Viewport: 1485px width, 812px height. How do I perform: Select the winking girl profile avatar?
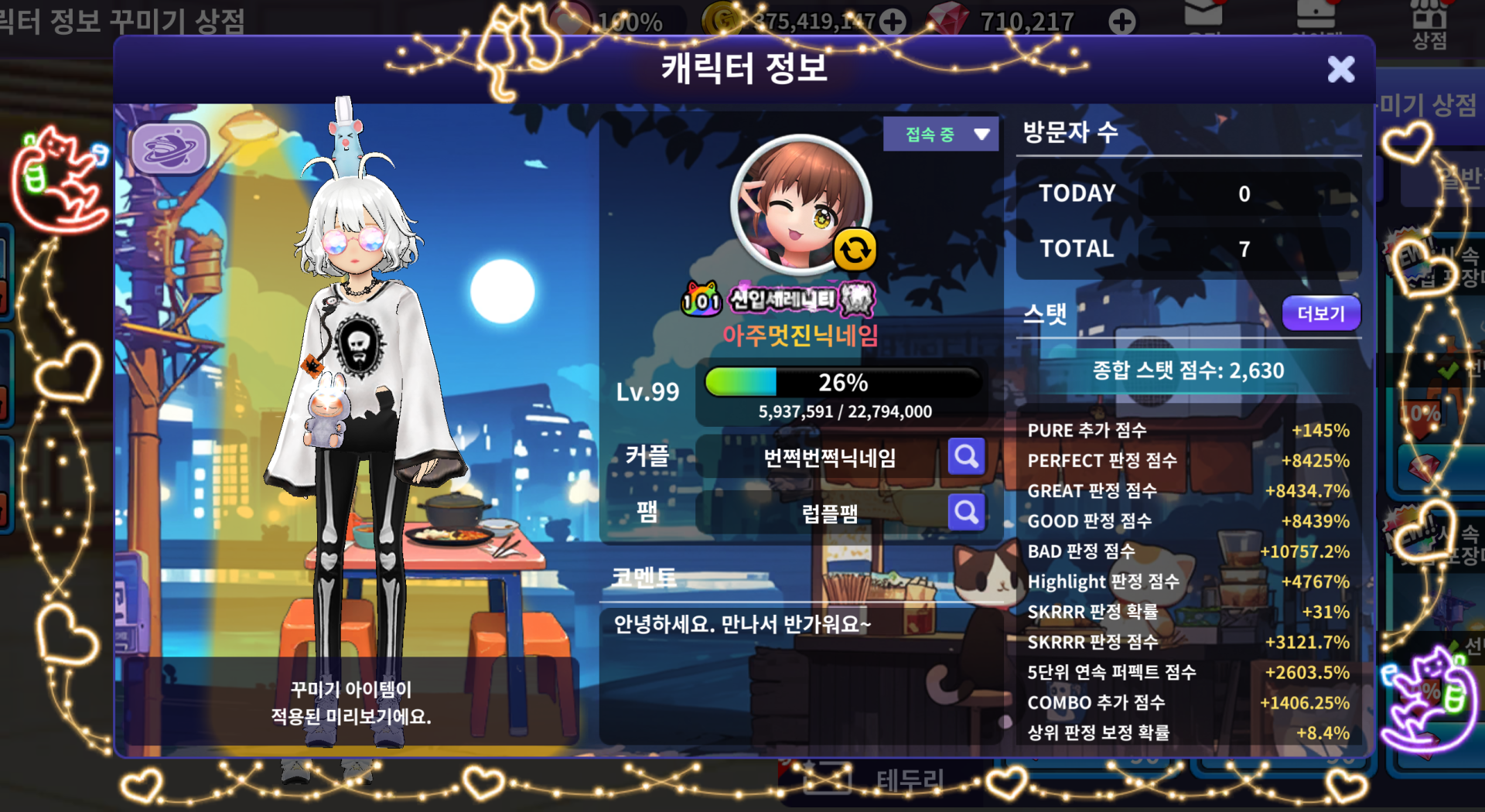click(799, 204)
